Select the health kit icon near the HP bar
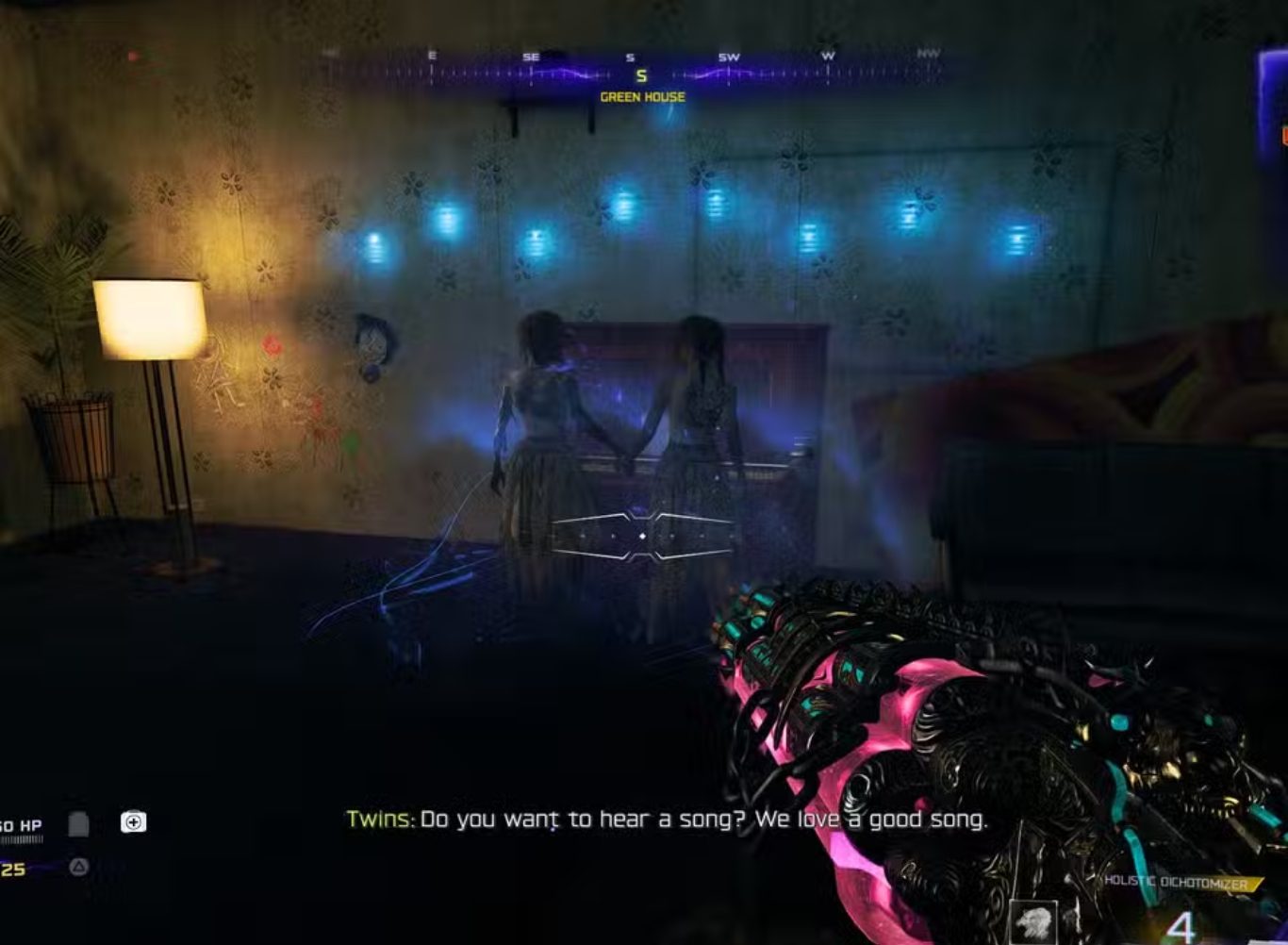 132,821
